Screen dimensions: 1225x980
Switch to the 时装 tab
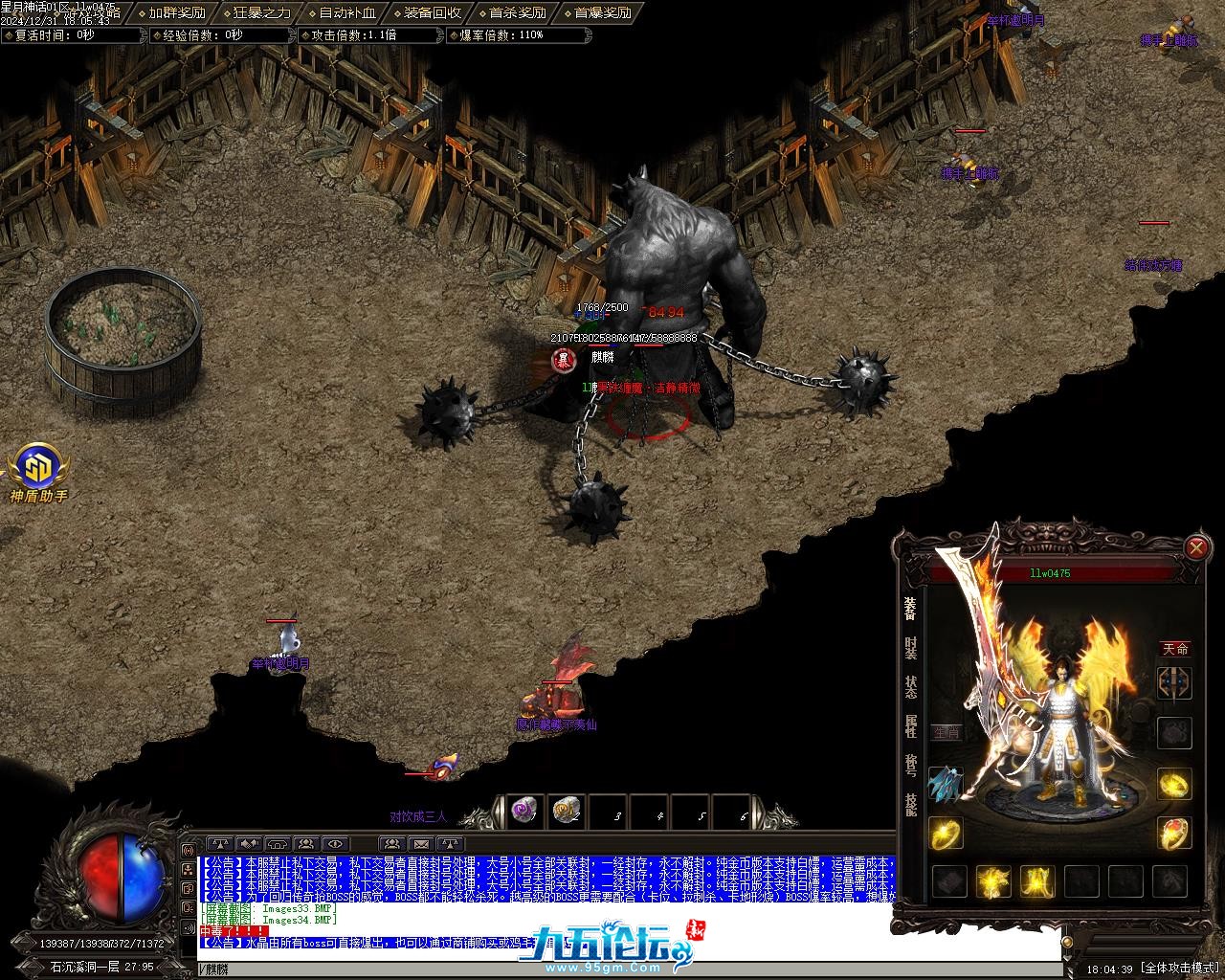[910, 648]
